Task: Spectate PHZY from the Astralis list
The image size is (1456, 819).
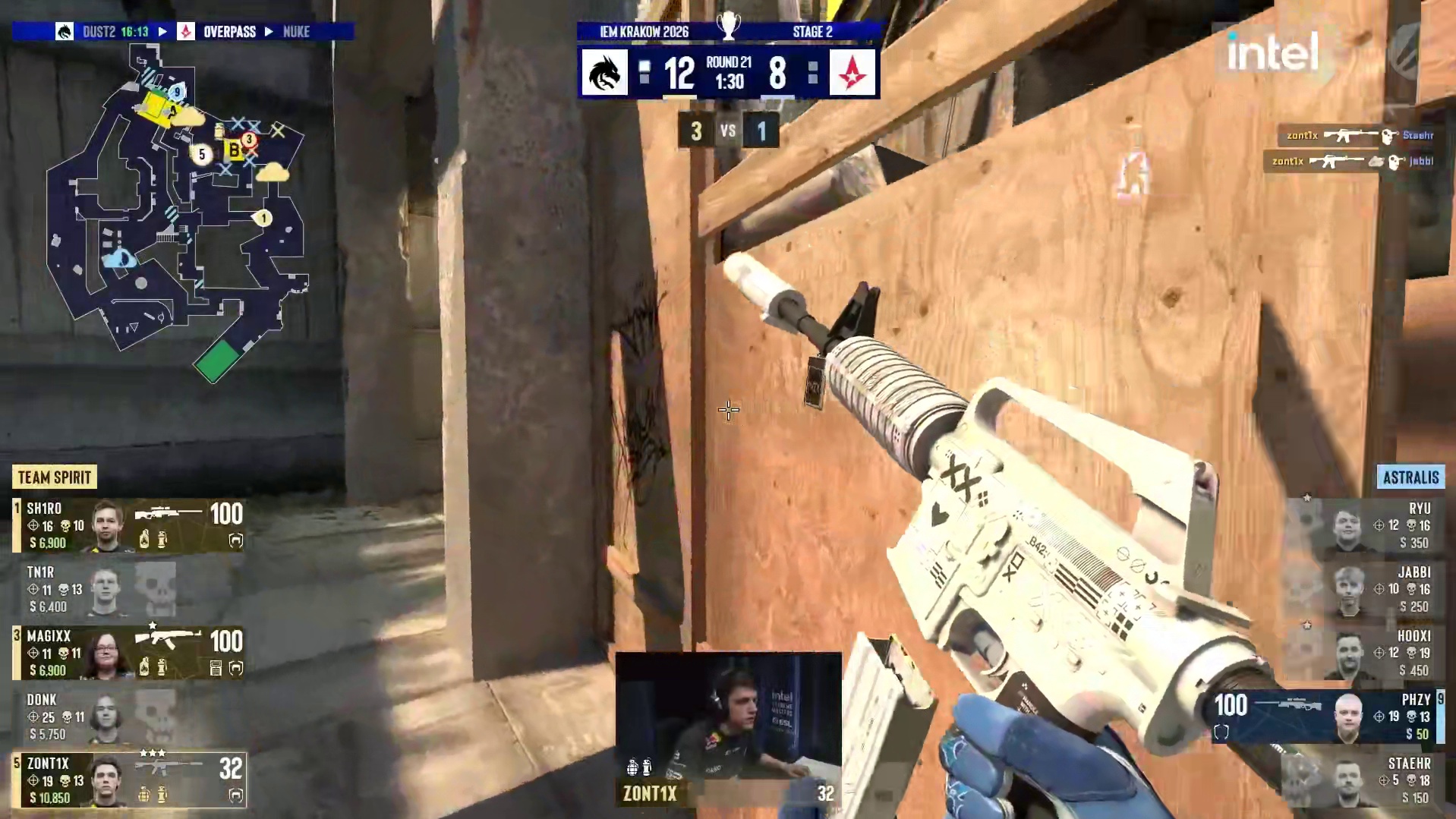Action: point(1327,716)
